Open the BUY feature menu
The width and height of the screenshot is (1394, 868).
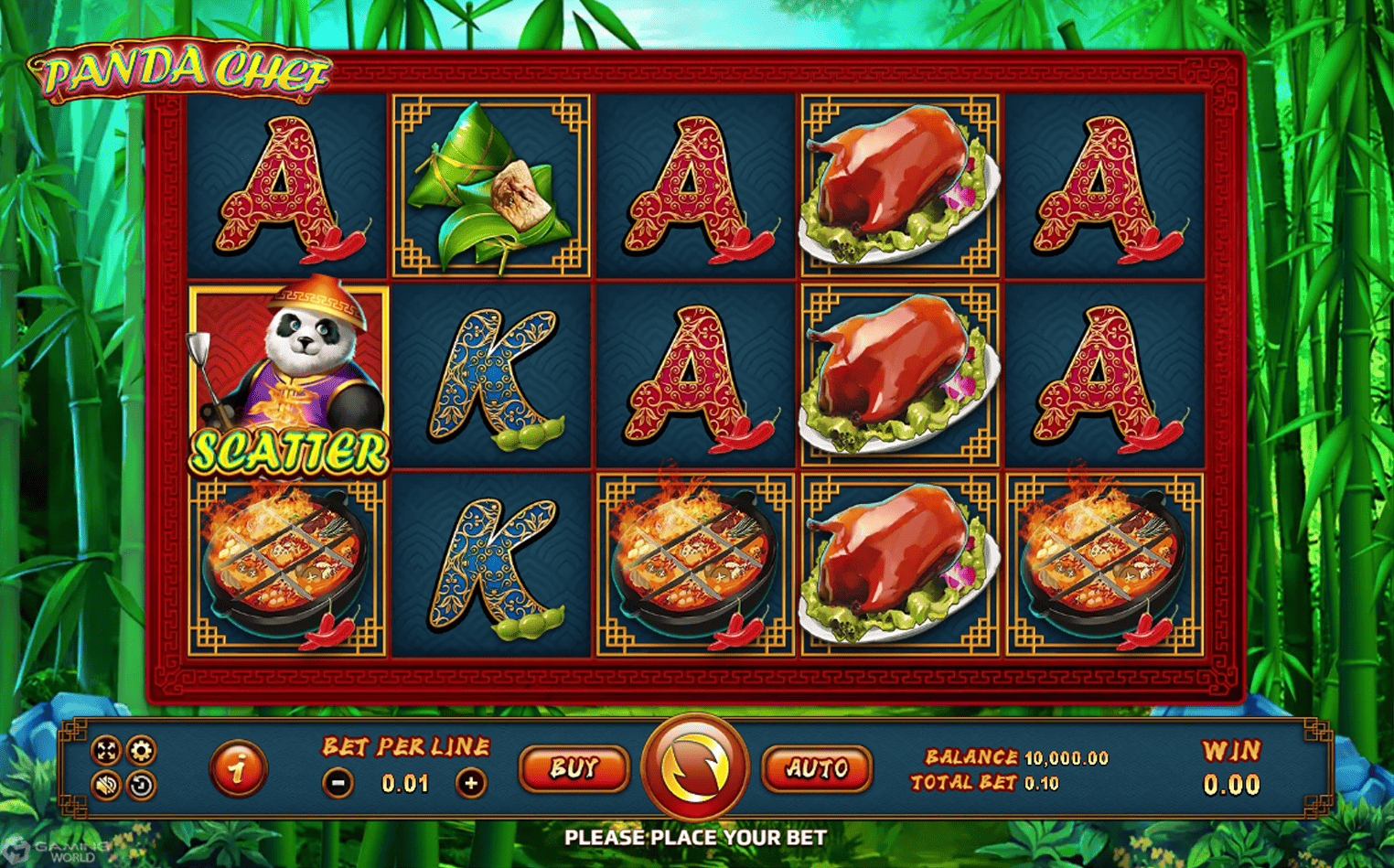pos(574,768)
